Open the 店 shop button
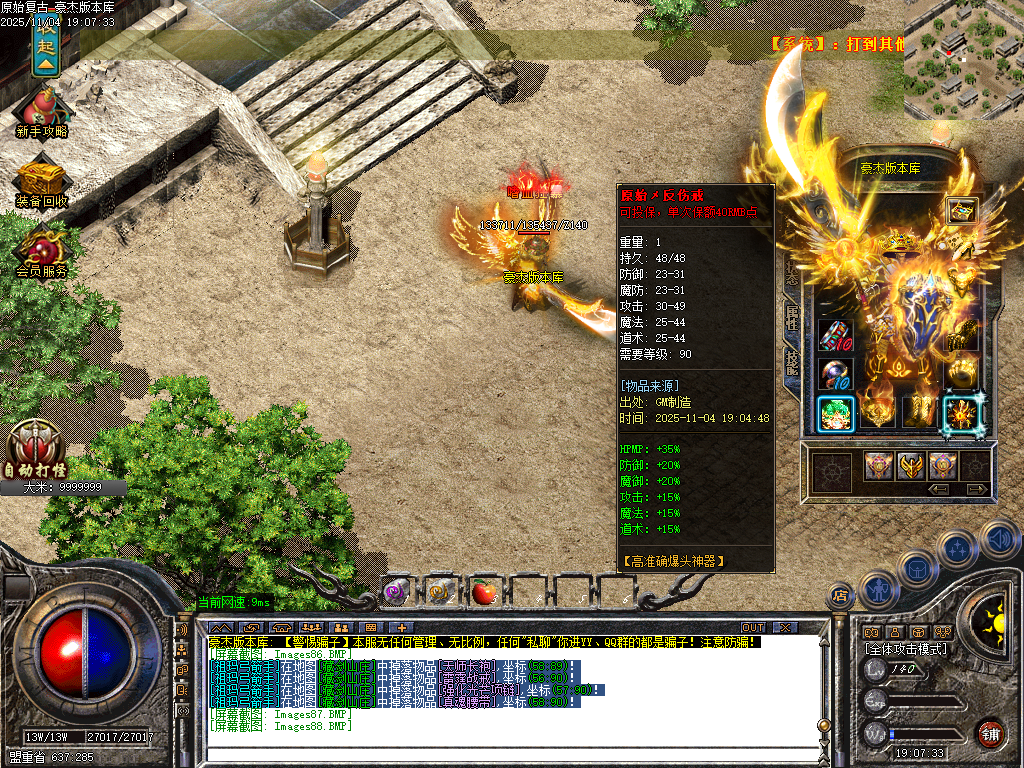Image resolution: width=1024 pixels, height=768 pixels. pyautogui.click(x=838, y=597)
